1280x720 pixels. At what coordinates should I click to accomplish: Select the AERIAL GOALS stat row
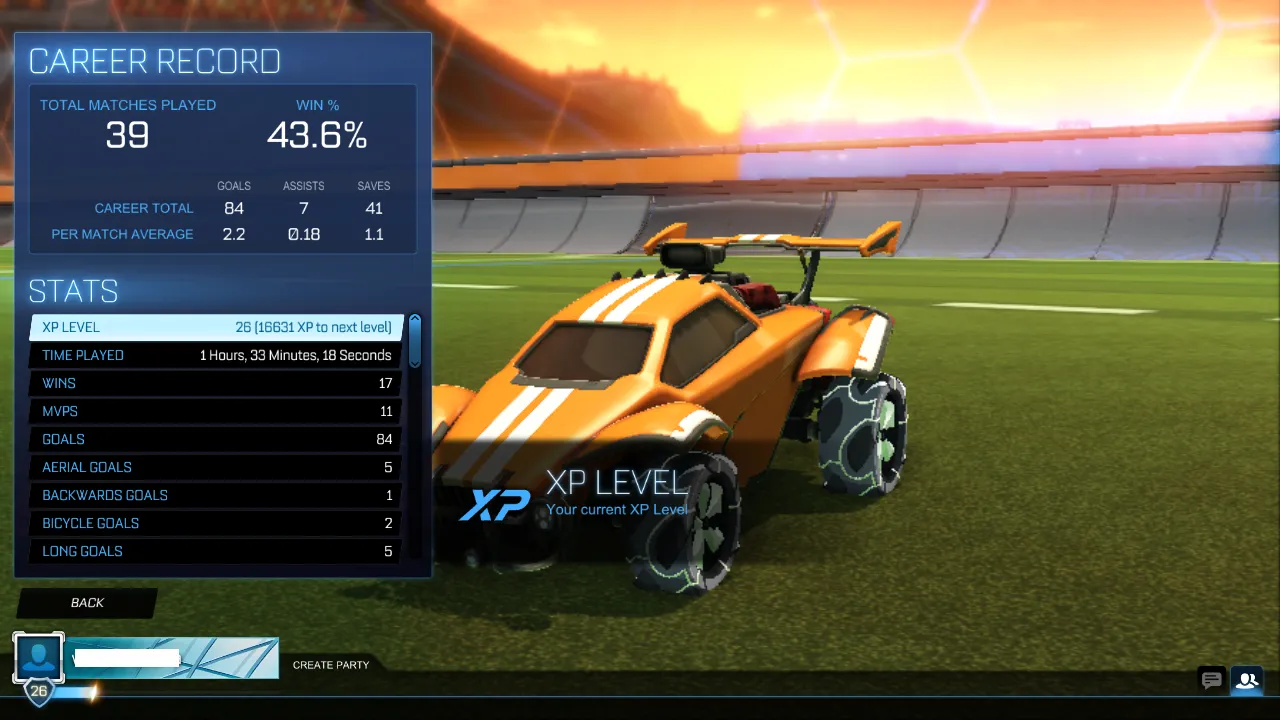[x=215, y=467]
